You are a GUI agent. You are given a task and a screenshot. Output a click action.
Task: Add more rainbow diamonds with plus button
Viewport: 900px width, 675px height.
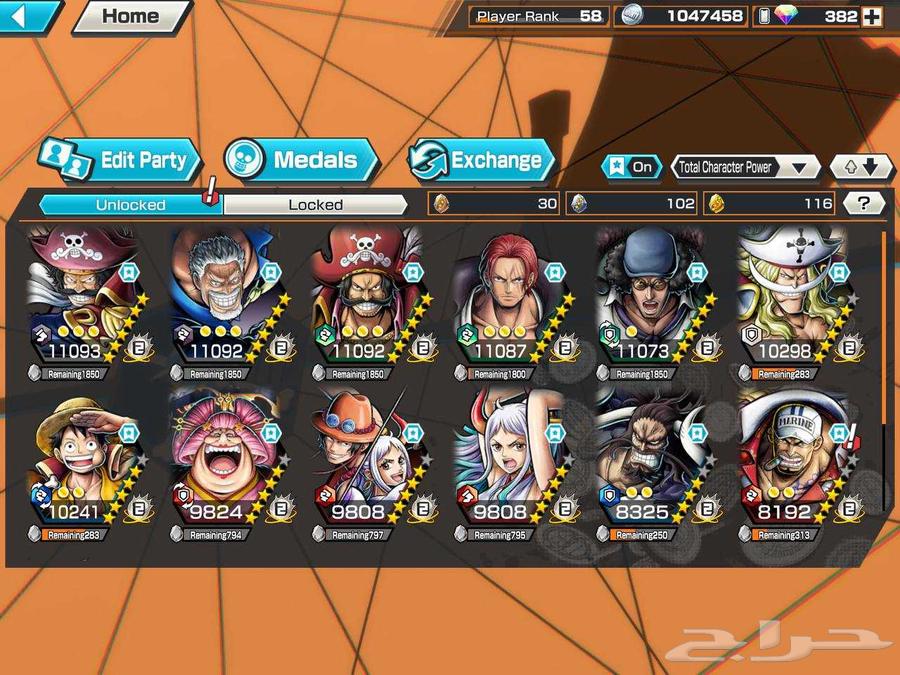[x=872, y=17]
